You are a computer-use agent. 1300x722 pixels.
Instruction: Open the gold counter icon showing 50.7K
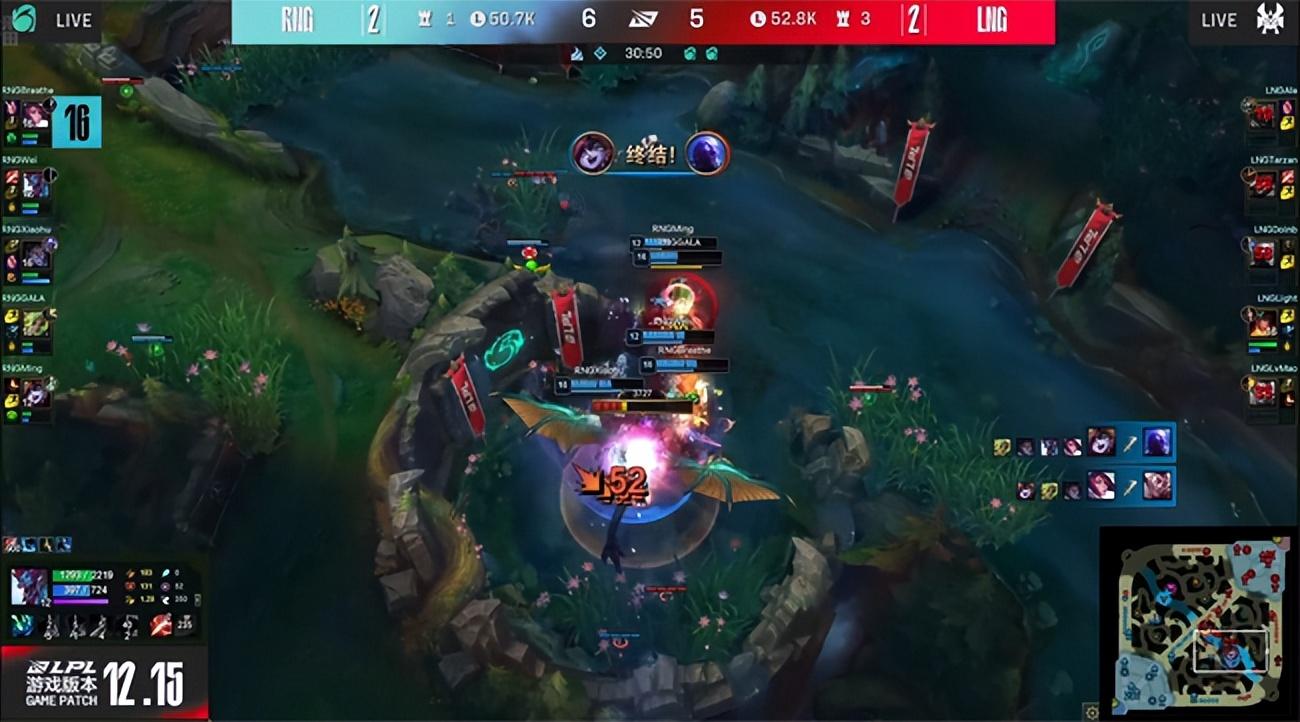click(x=478, y=20)
